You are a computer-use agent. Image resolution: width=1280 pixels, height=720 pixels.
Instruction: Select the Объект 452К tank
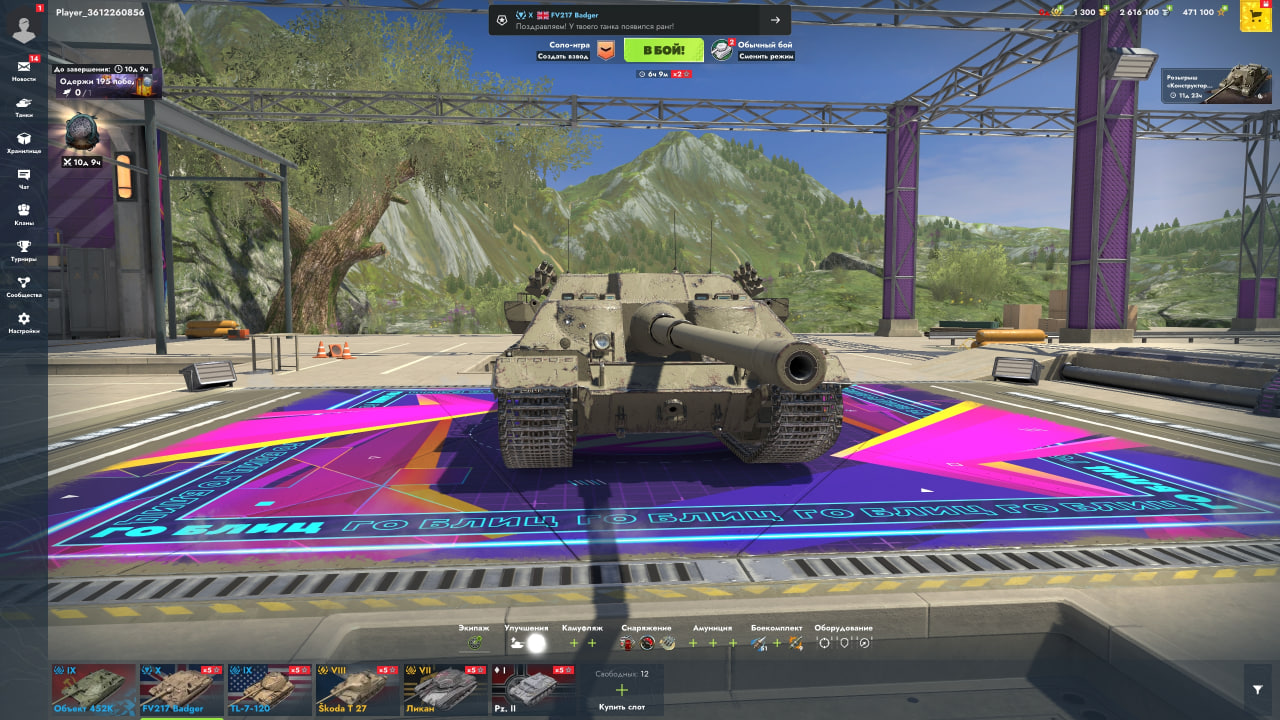click(x=94, y=690)
